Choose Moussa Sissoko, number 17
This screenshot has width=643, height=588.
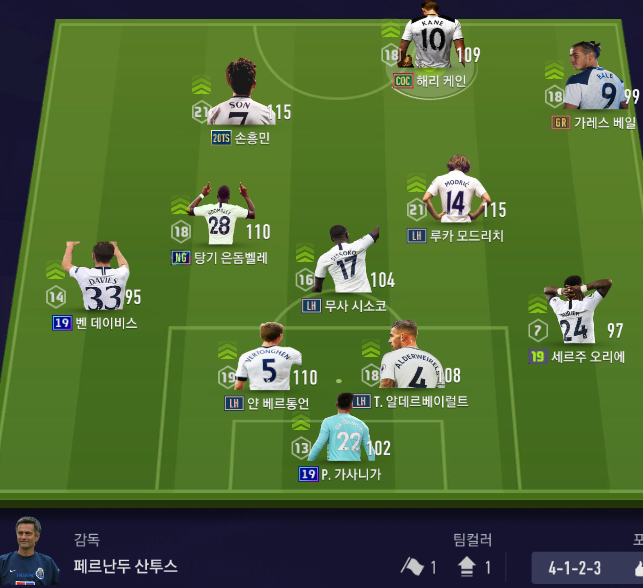point(343,262)
